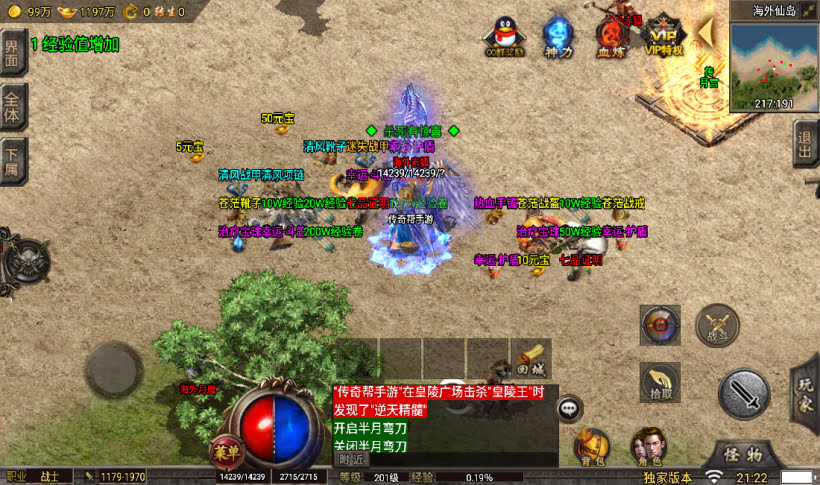Screen dimensions: 820x485
Task: Use the 回城 town scroll slot
Action: point(531,356)
